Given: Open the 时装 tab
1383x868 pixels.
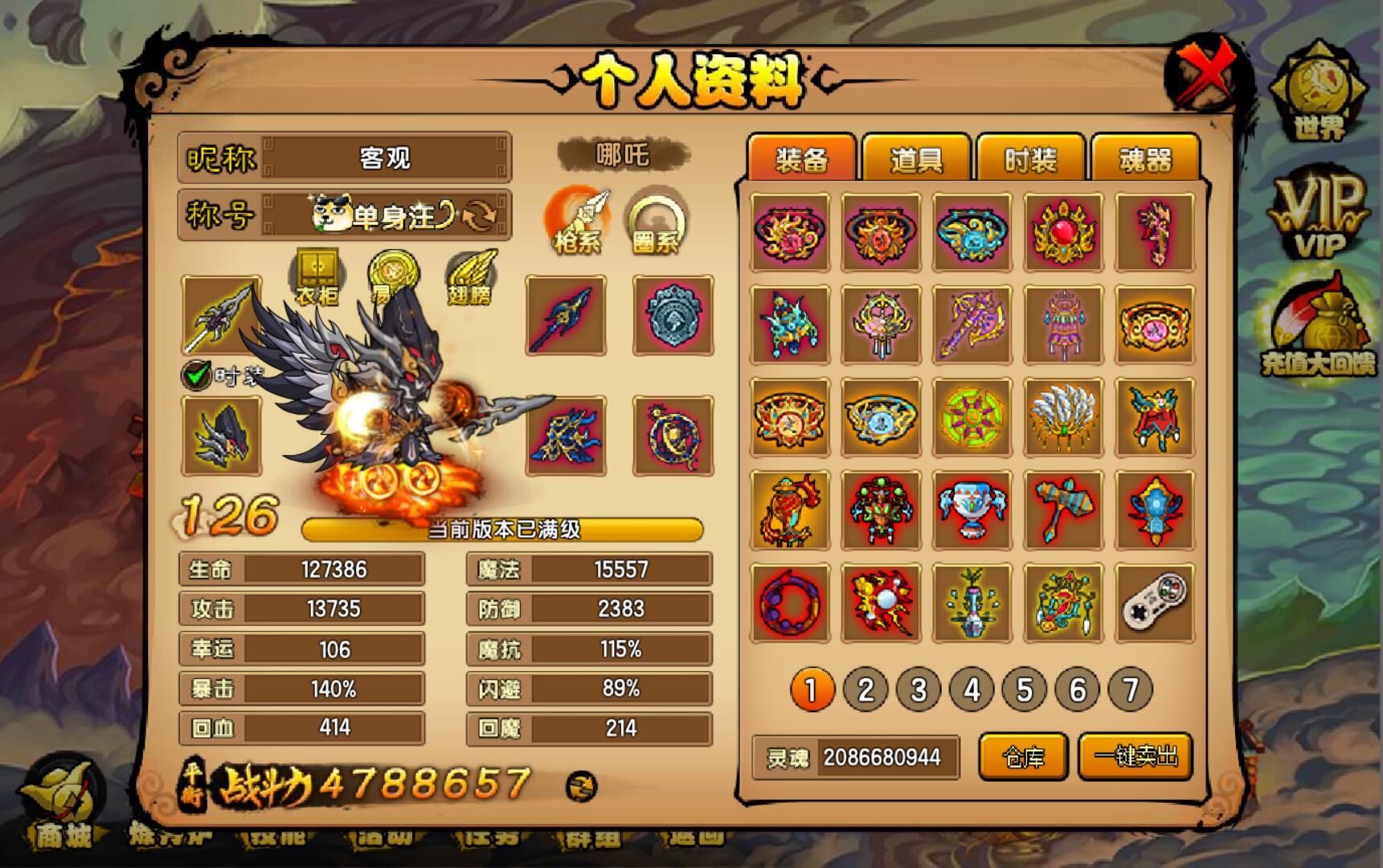Looking at the screenshot, I should [1030, 159].
